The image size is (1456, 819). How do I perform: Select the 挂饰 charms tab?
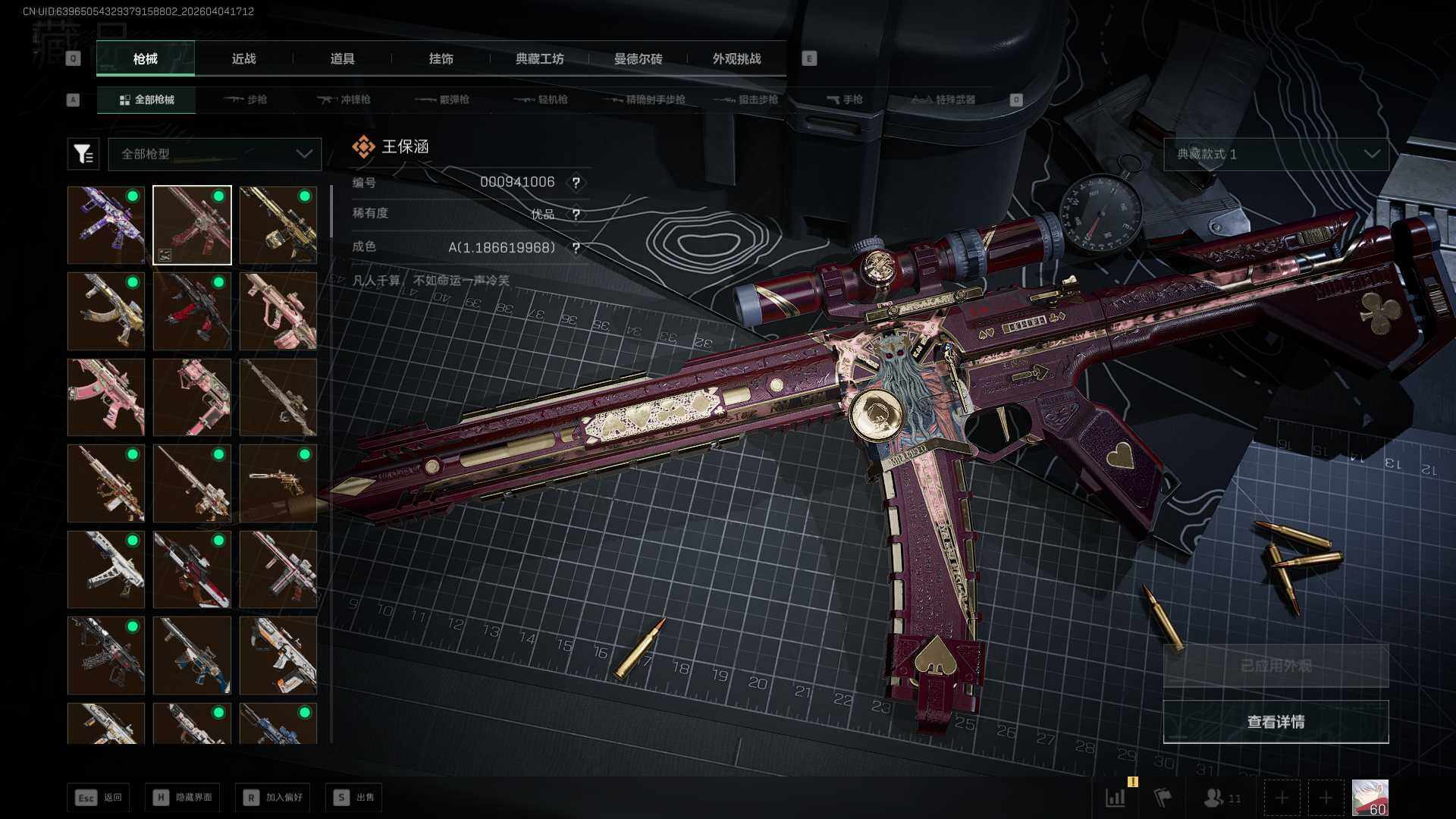click(x=441, y=58)
